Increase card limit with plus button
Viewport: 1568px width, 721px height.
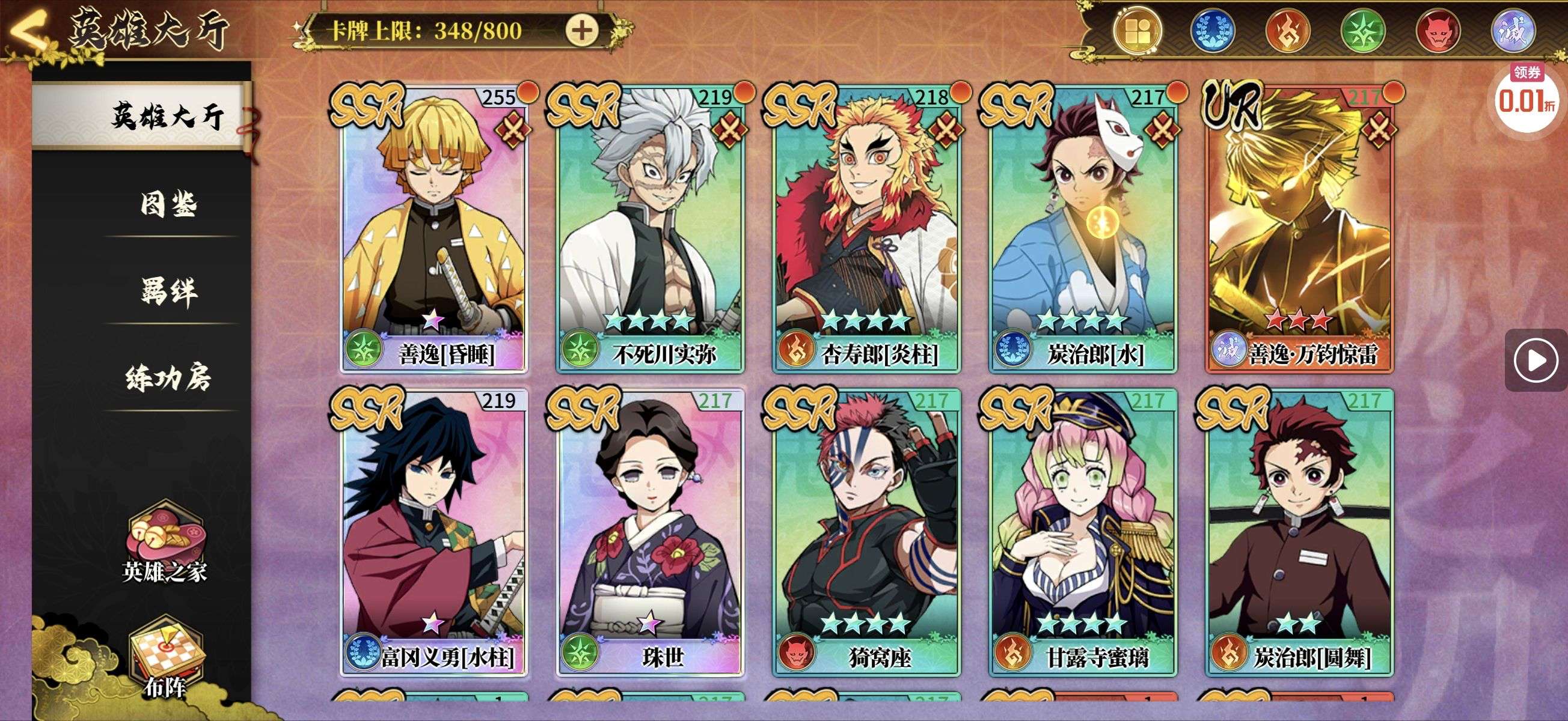(582, 31)
